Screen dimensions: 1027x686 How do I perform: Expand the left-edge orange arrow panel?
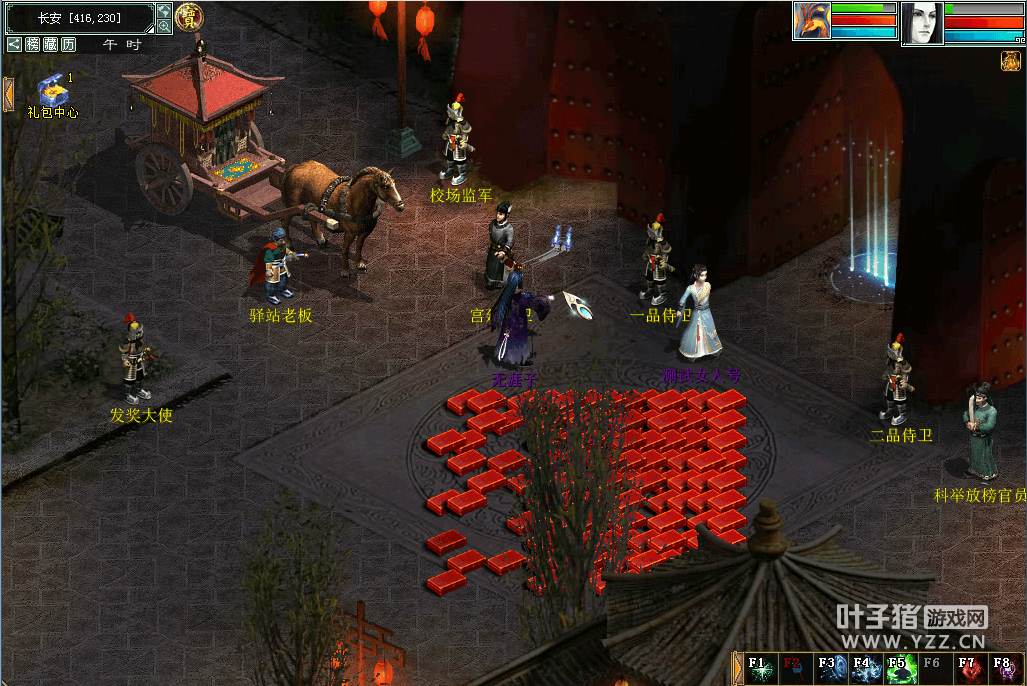point(8,95)
